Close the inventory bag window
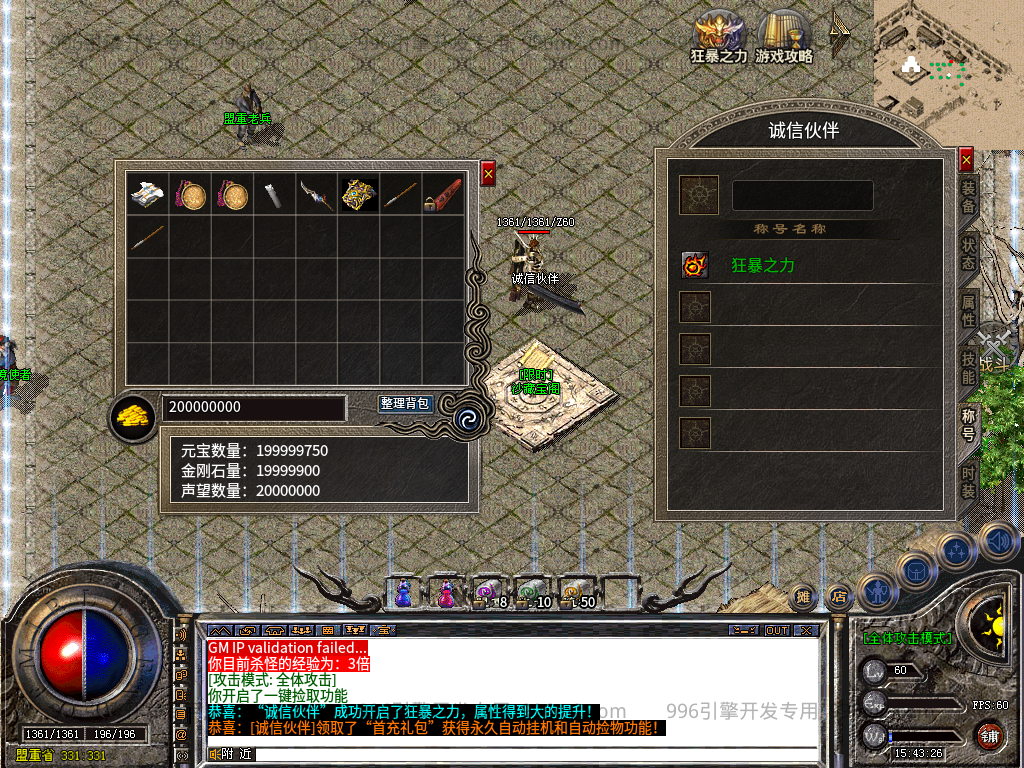 (x=488, y=173)
